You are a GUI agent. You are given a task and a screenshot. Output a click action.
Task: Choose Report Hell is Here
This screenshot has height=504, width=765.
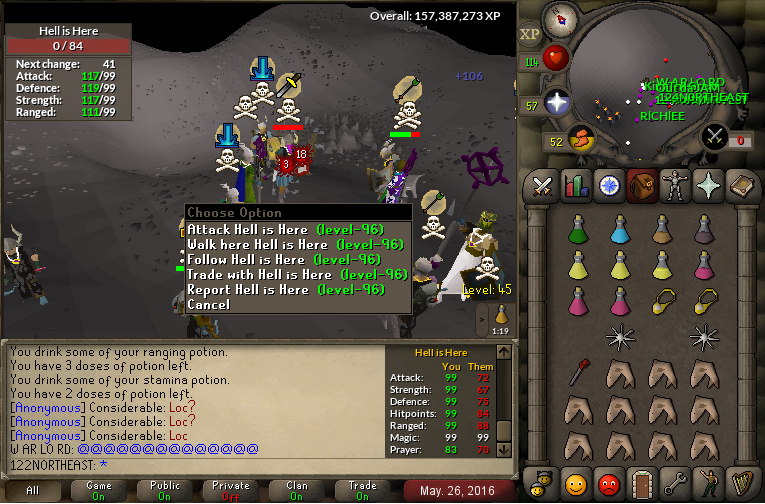pos(285,289)
